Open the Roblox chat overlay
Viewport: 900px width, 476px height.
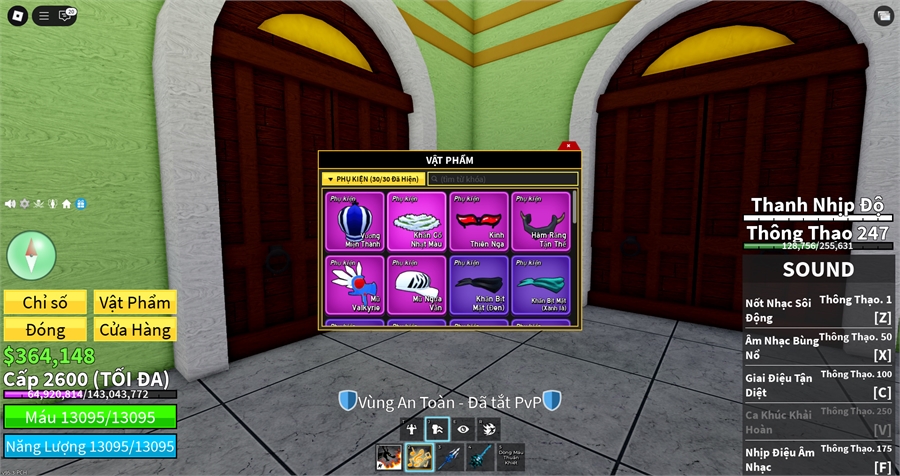pos(67,15)
